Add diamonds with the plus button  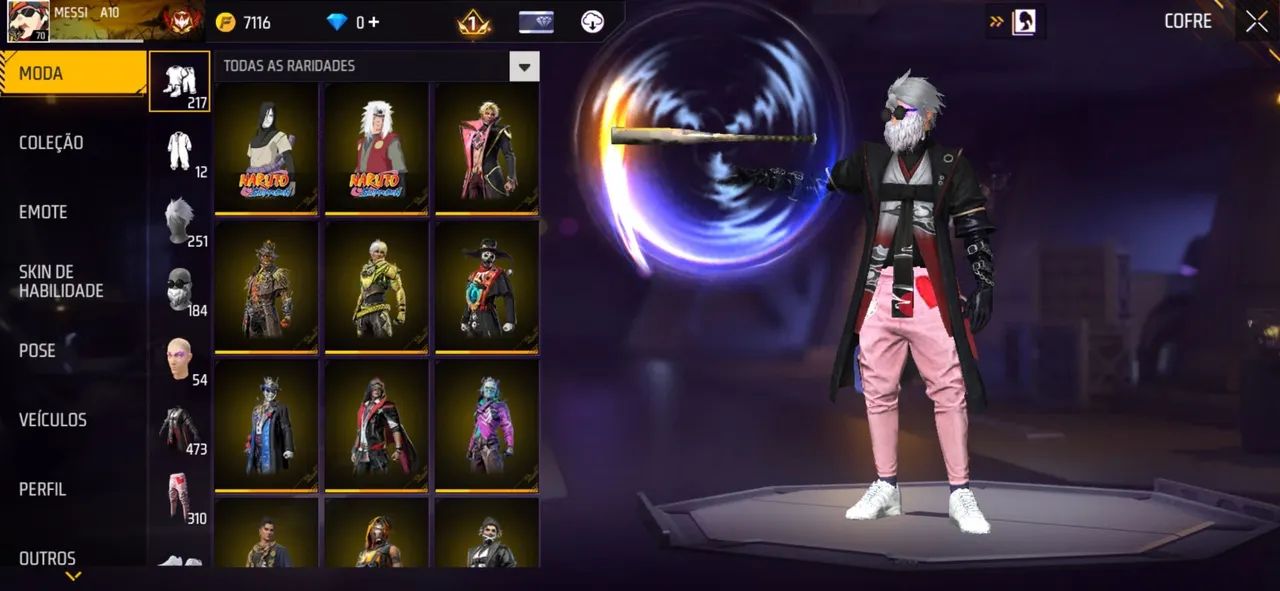[374, 22]
